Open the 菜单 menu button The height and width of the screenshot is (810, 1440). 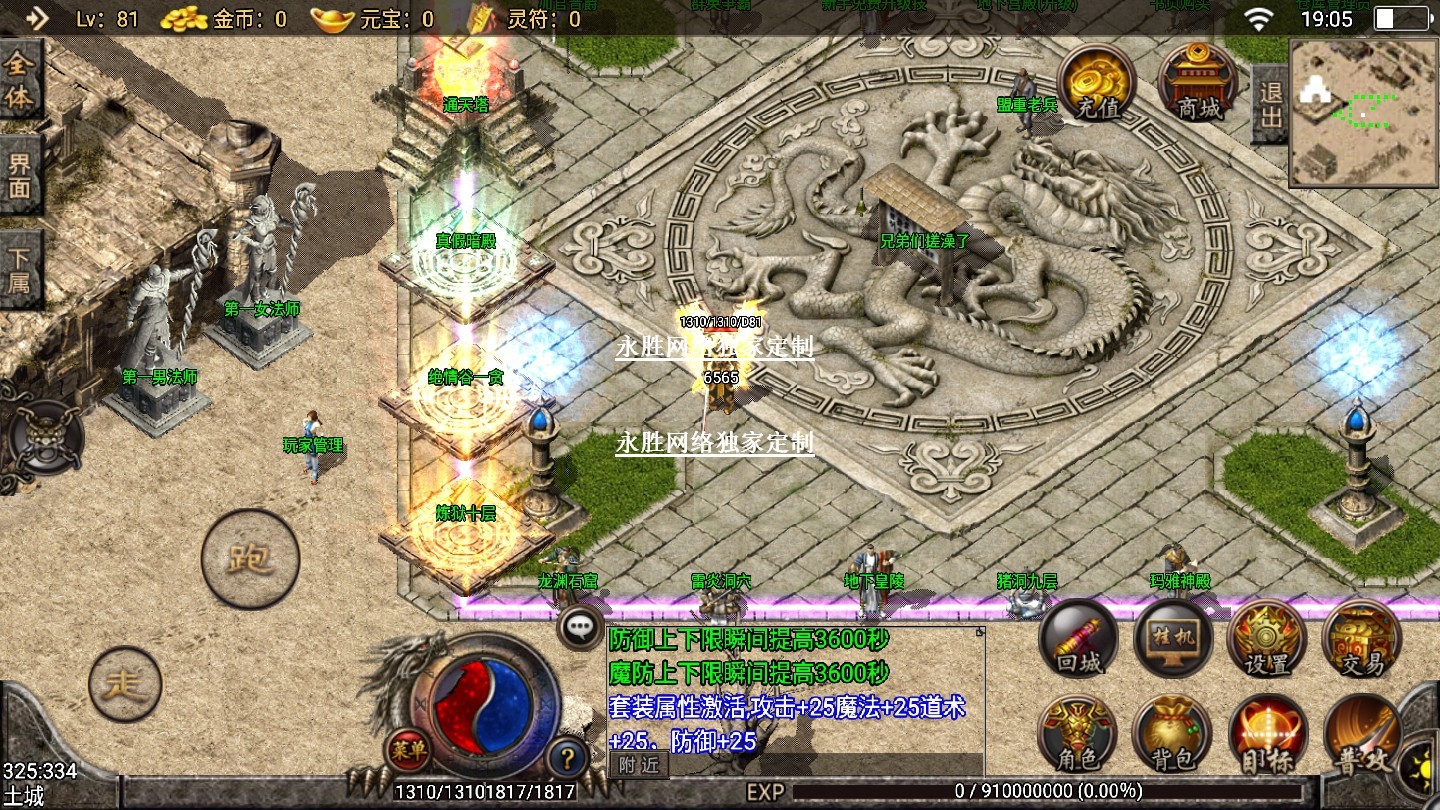408,750
